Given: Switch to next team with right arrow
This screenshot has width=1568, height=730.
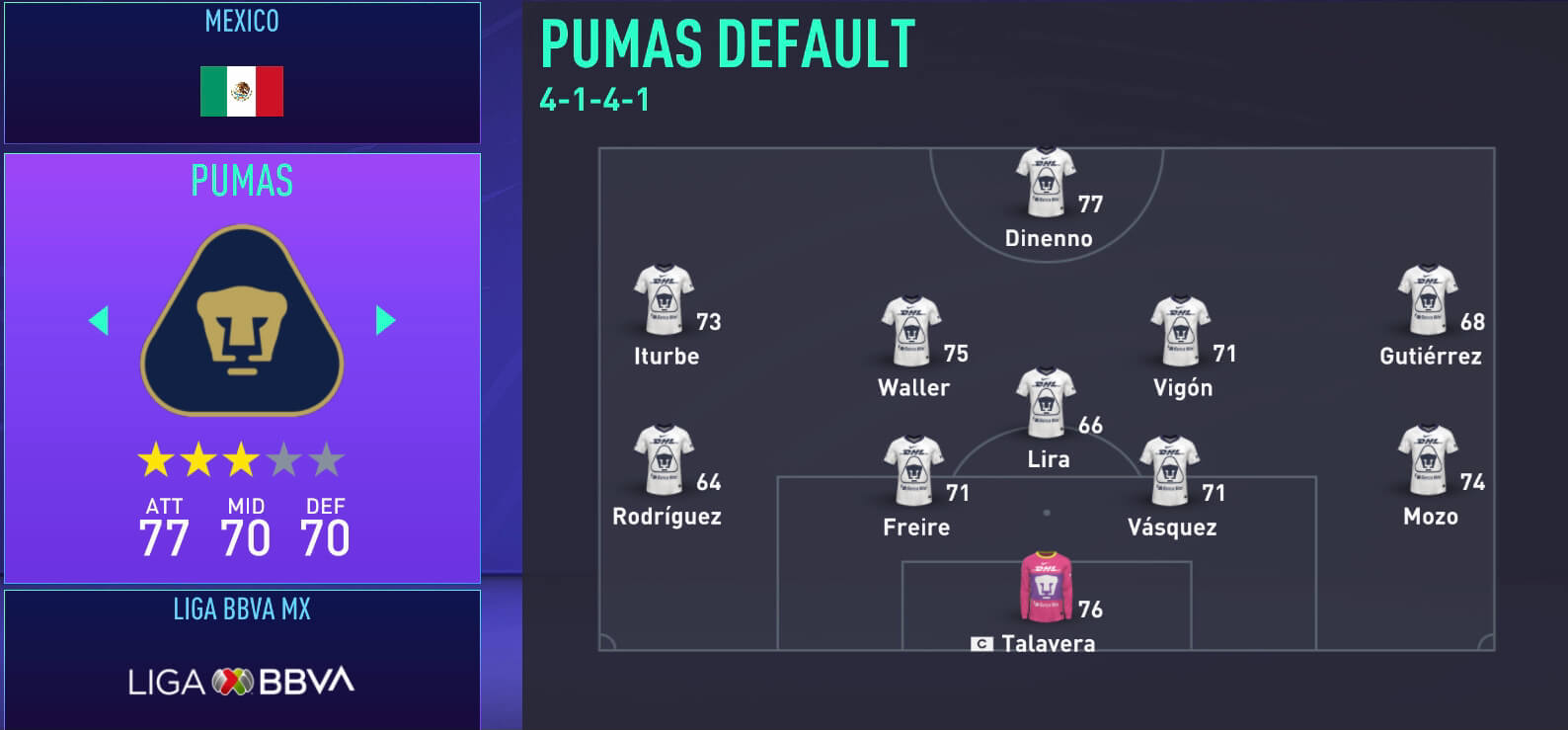Looking at the screenshot, I should [x=384, y=318].
